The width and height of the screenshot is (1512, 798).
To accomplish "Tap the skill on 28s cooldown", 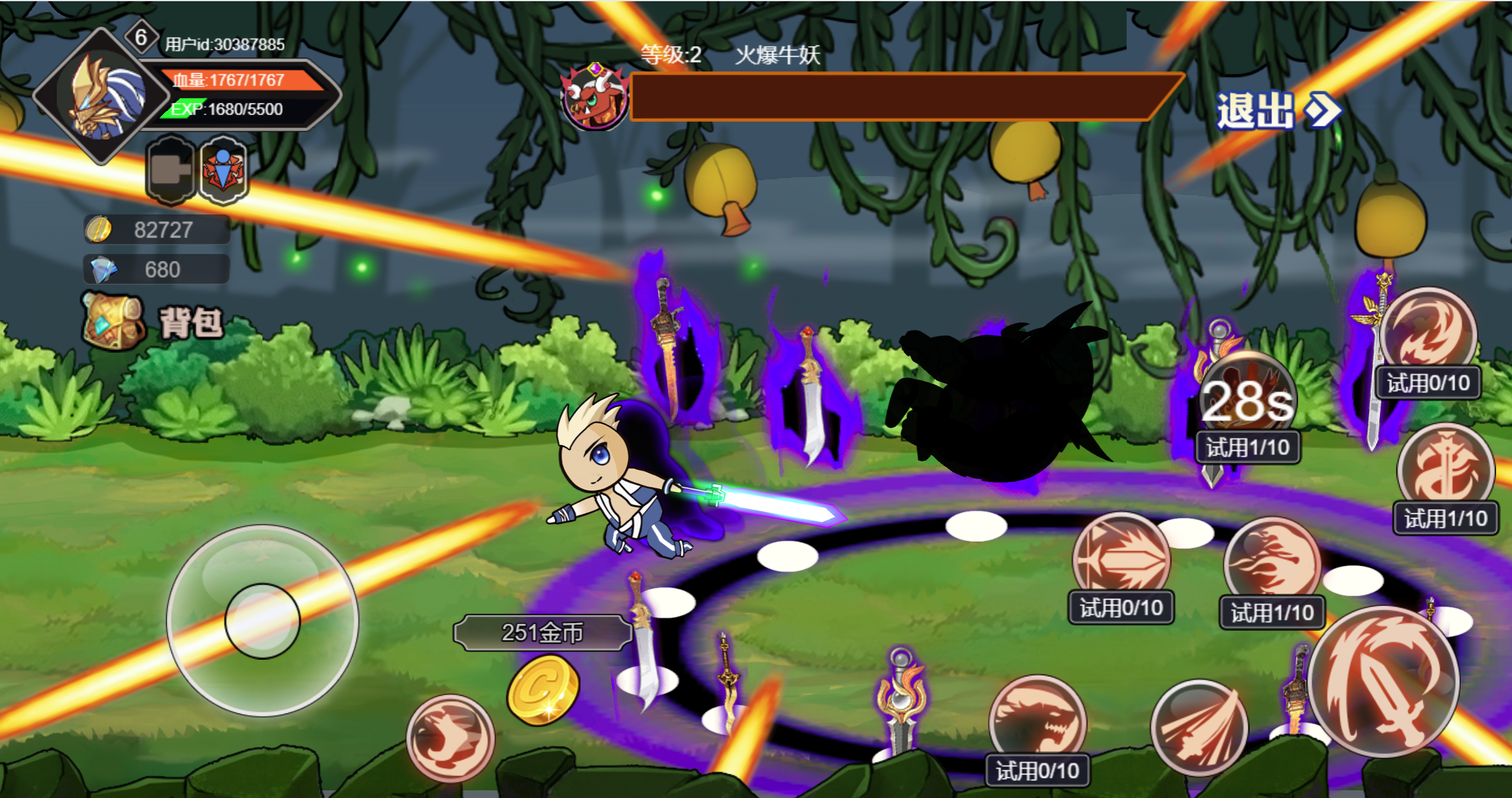I will [x=1248, y=400].
